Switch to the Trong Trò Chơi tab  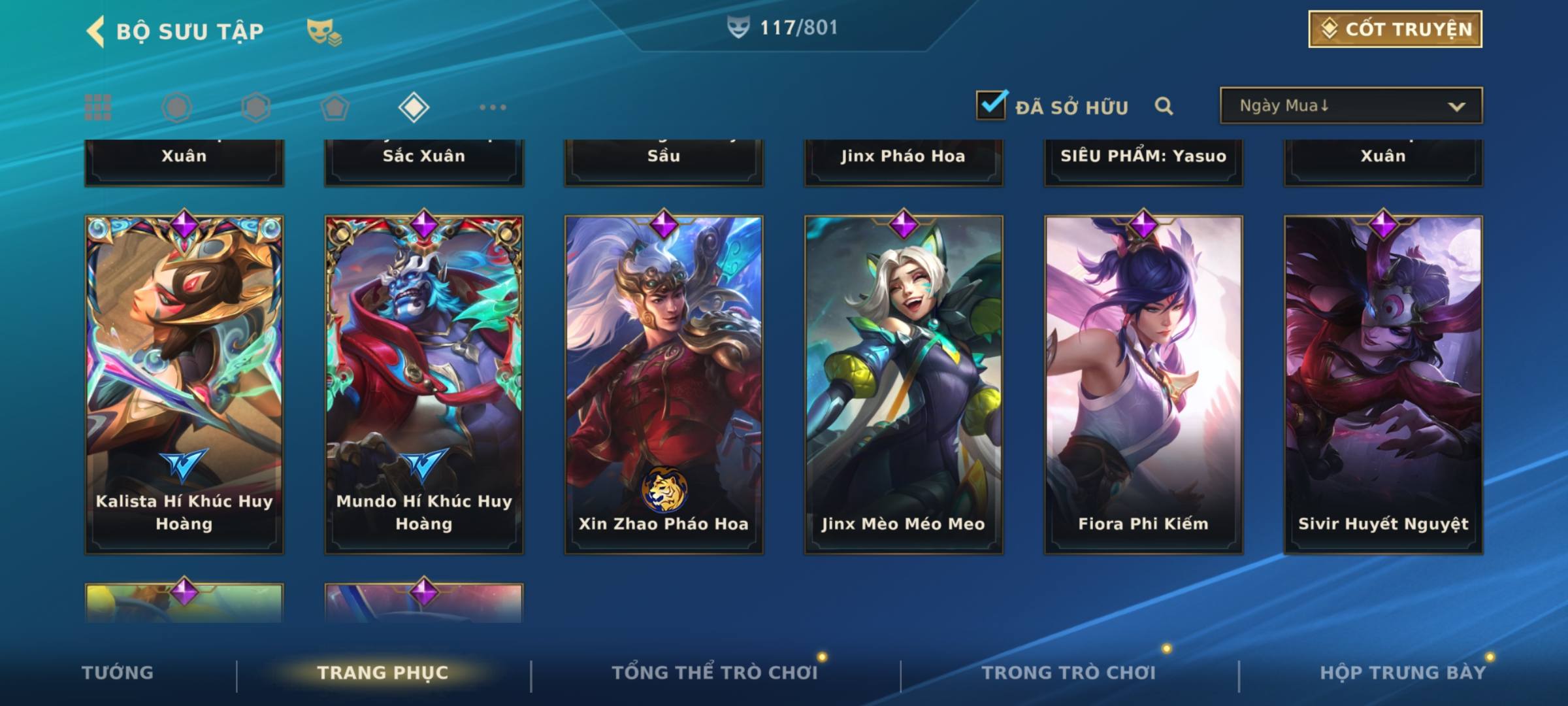coord(1068,673)
